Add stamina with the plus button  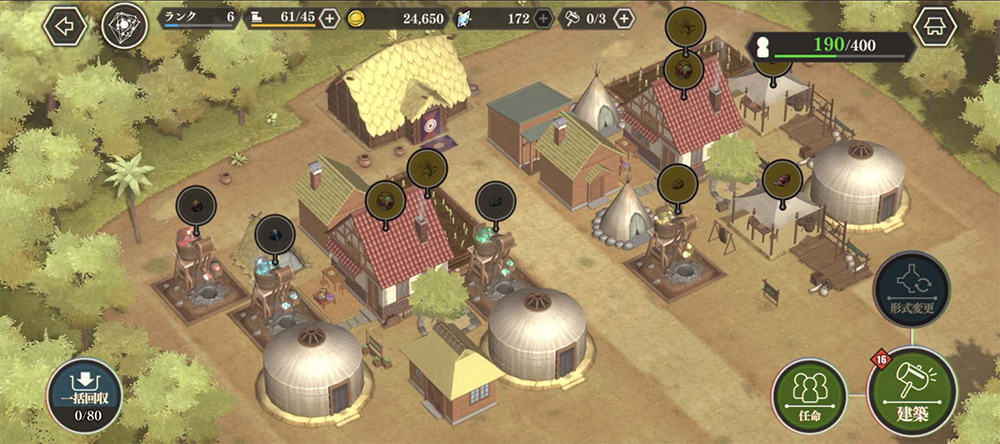point(329,18)
